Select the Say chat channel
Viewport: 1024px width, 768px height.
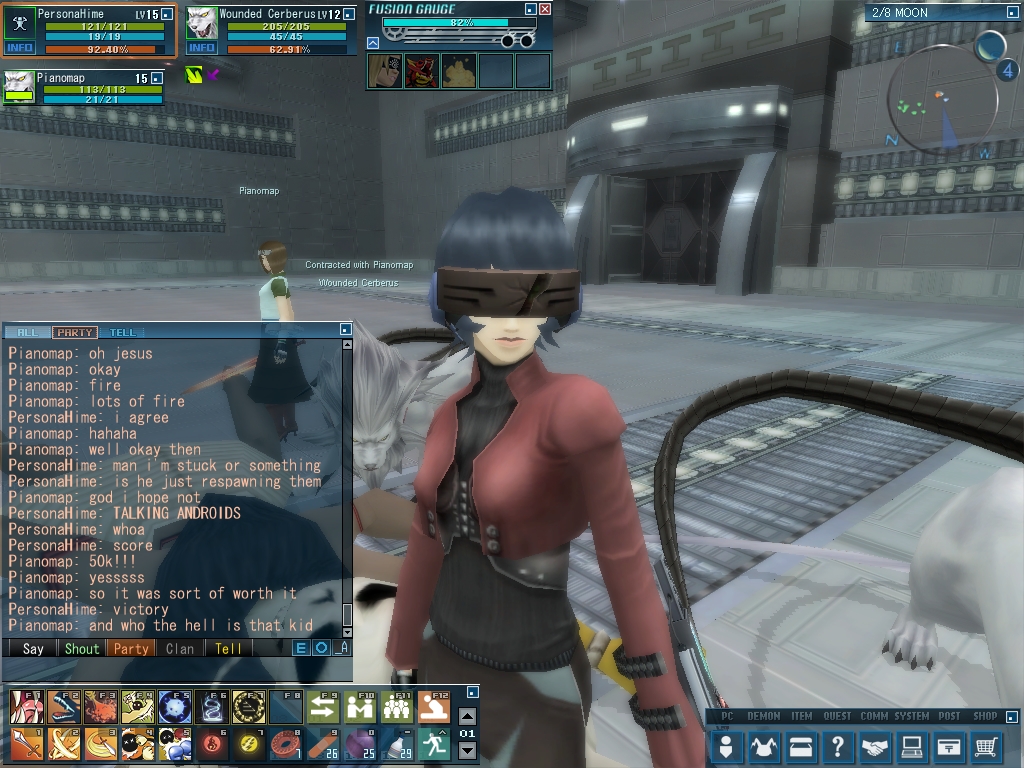pos(33,648)
